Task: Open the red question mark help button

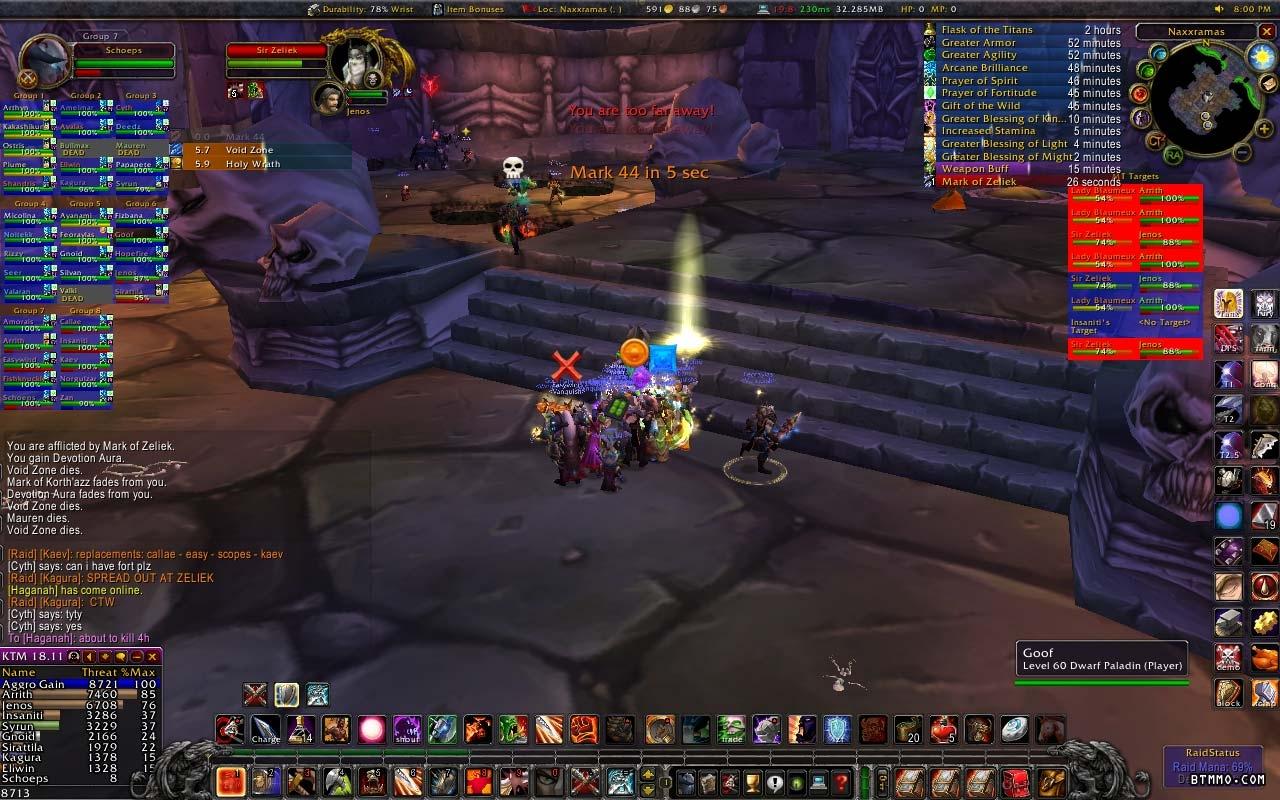Action: pyautogui.click(x=841, y=781)
